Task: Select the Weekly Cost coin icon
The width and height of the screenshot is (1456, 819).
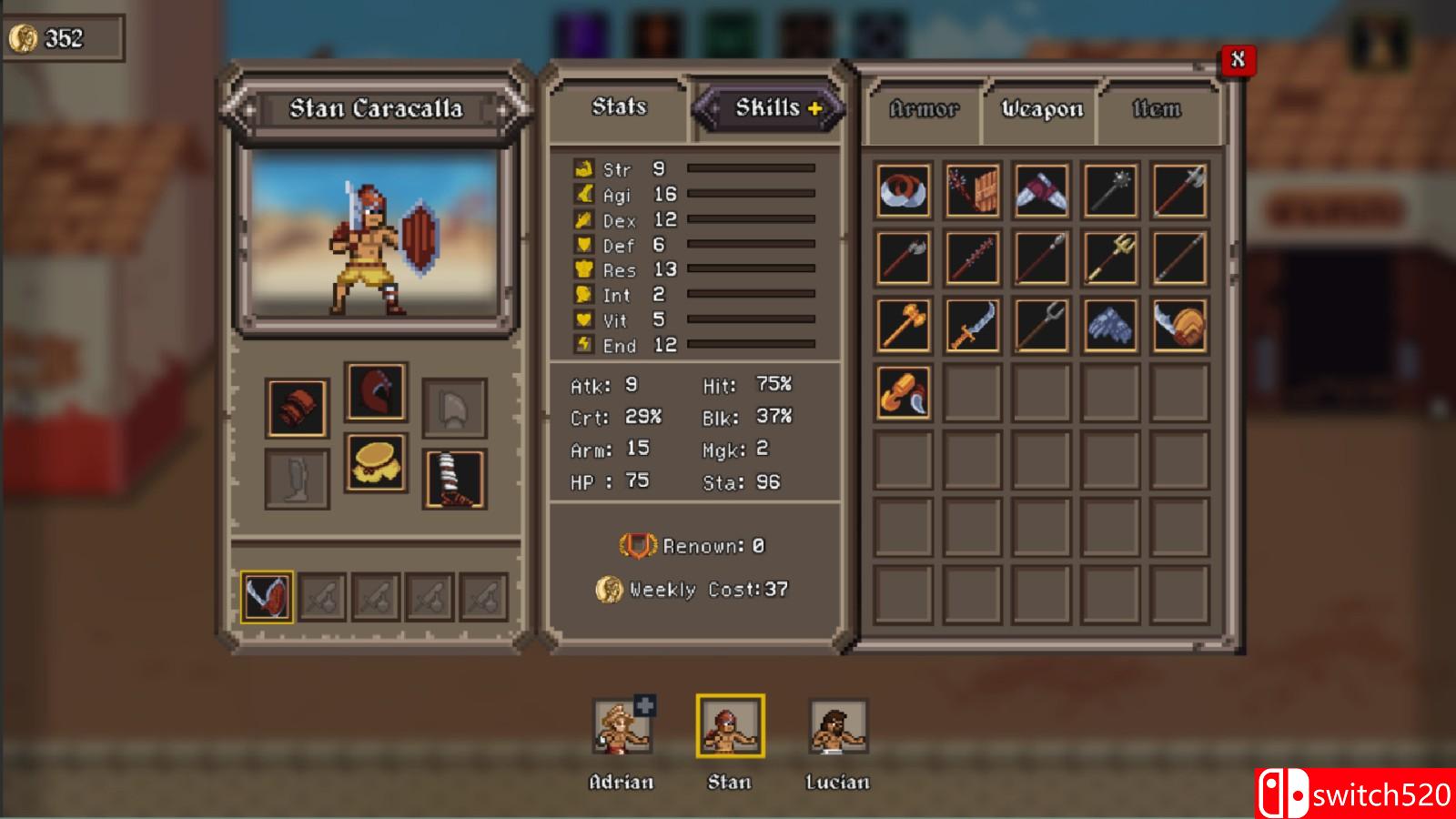Action: 608,590
